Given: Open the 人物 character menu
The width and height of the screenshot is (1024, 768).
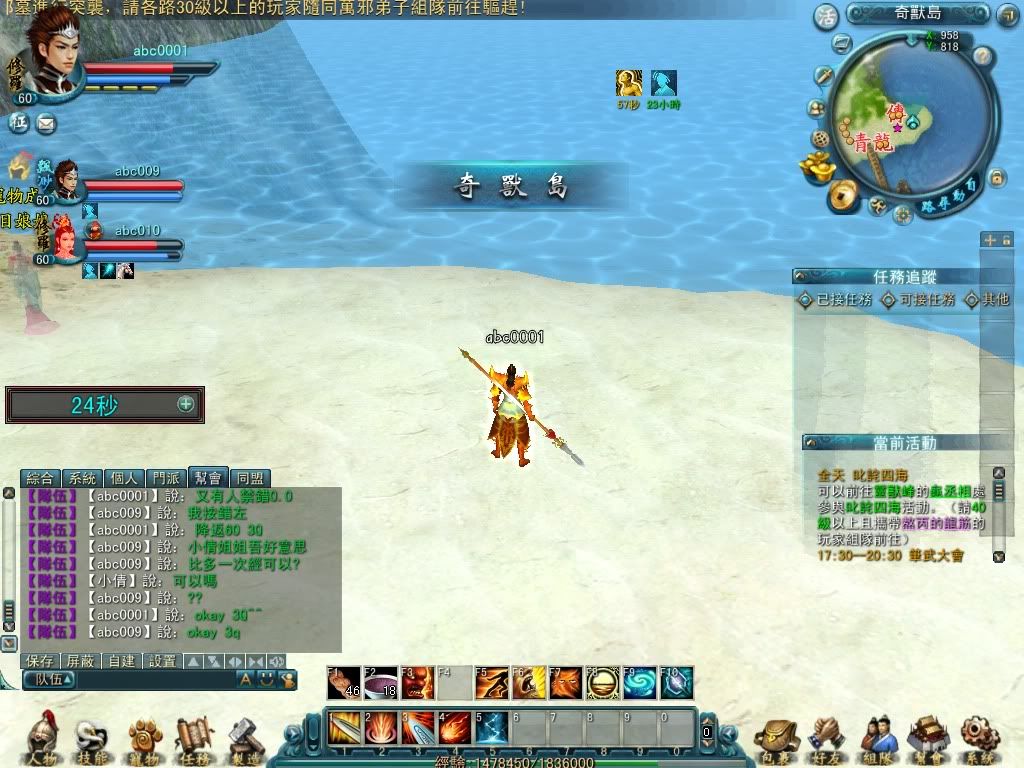Looking at the screenshot, I should click(41, 740).
